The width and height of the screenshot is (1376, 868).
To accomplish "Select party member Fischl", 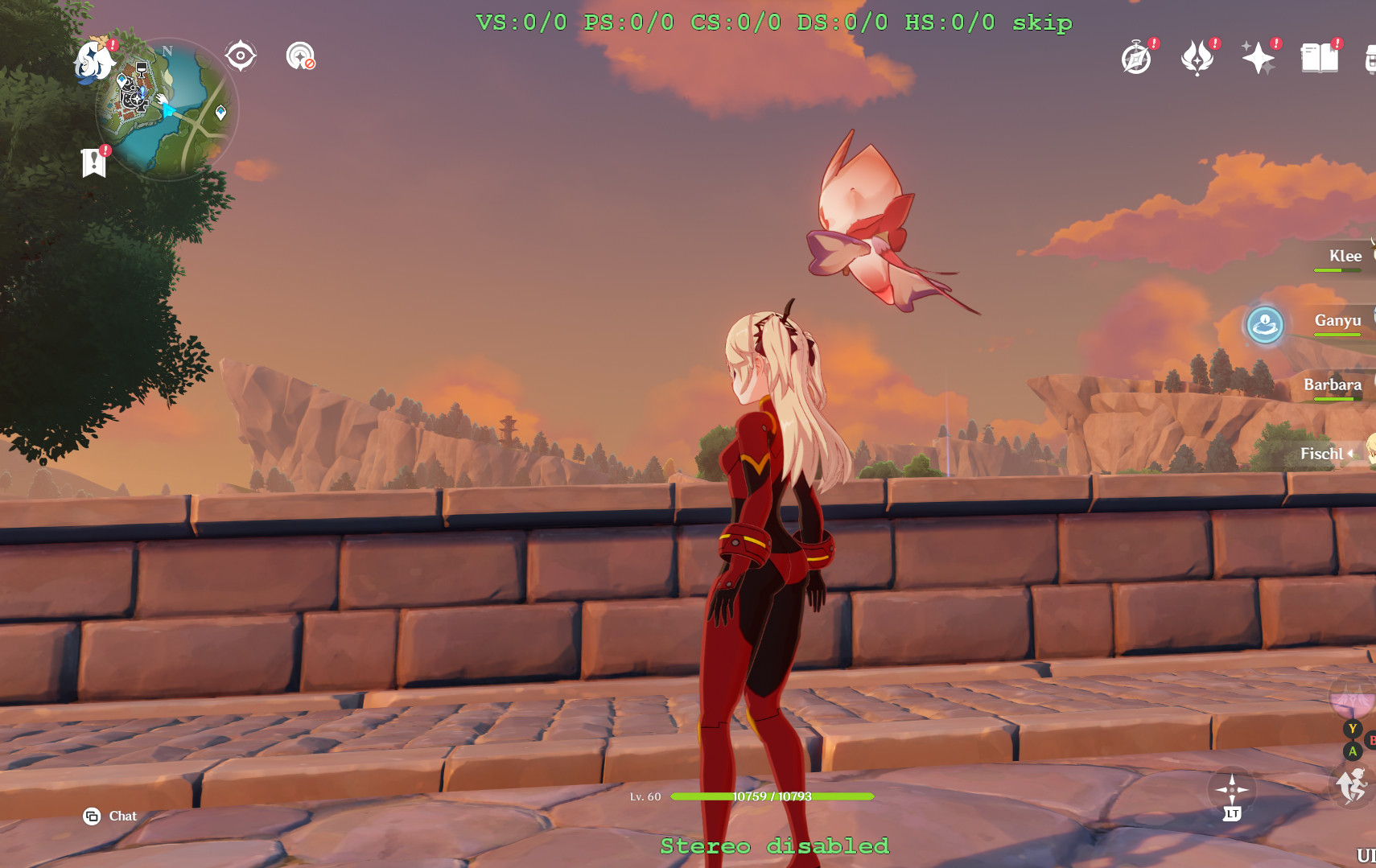I will tap(1322, 454).
